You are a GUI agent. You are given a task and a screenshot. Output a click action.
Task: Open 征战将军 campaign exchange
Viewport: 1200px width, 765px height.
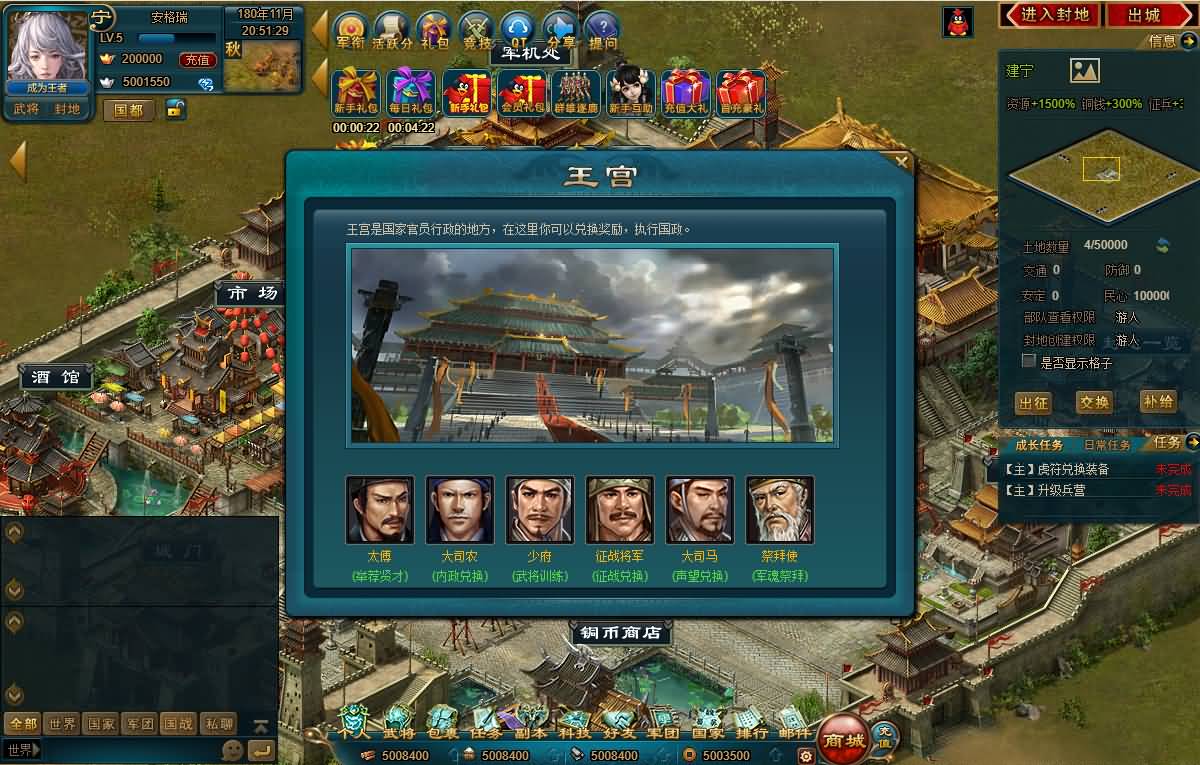coord(620,510)
